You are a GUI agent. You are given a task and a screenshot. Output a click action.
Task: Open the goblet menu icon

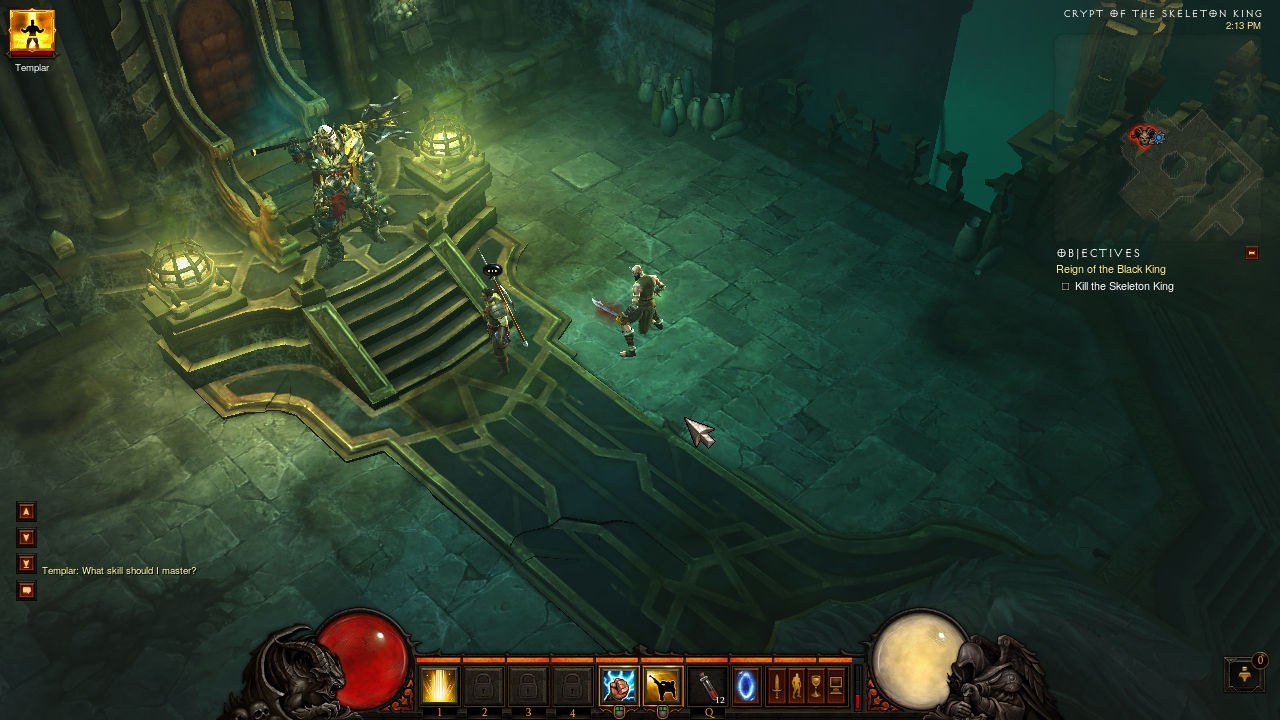816,687
